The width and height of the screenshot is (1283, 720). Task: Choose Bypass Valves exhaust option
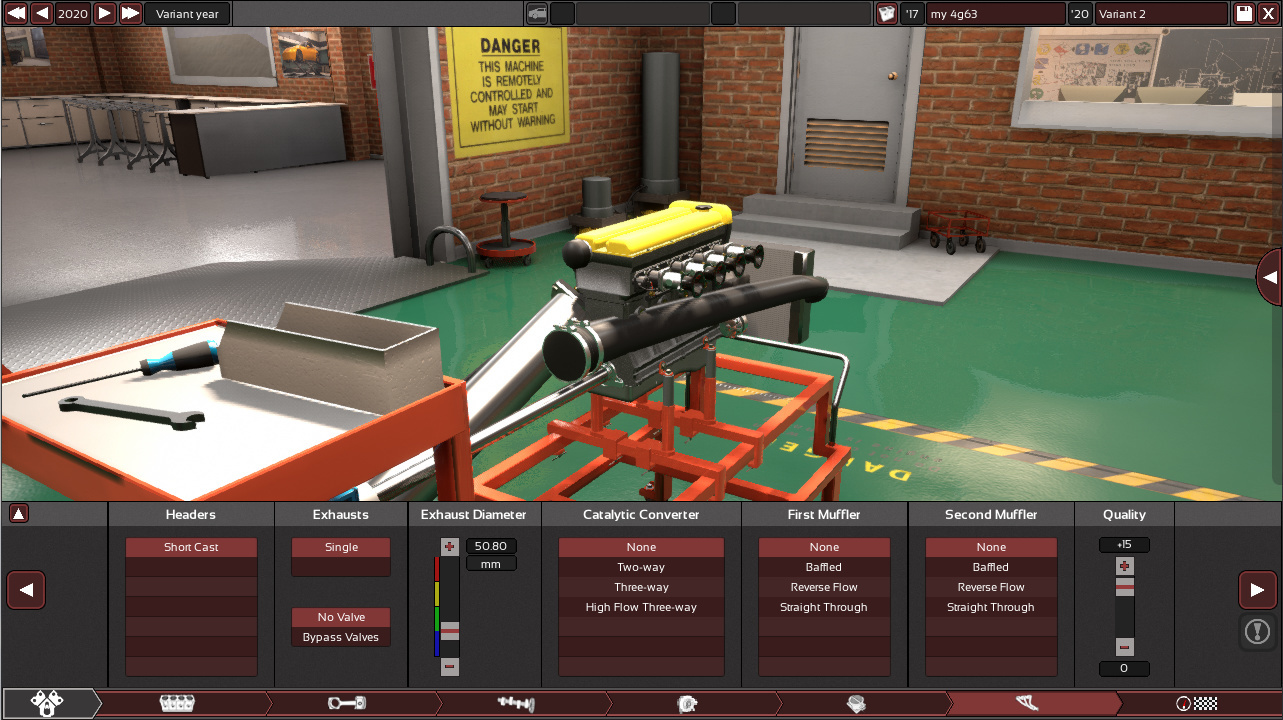[x=341, y=637]
